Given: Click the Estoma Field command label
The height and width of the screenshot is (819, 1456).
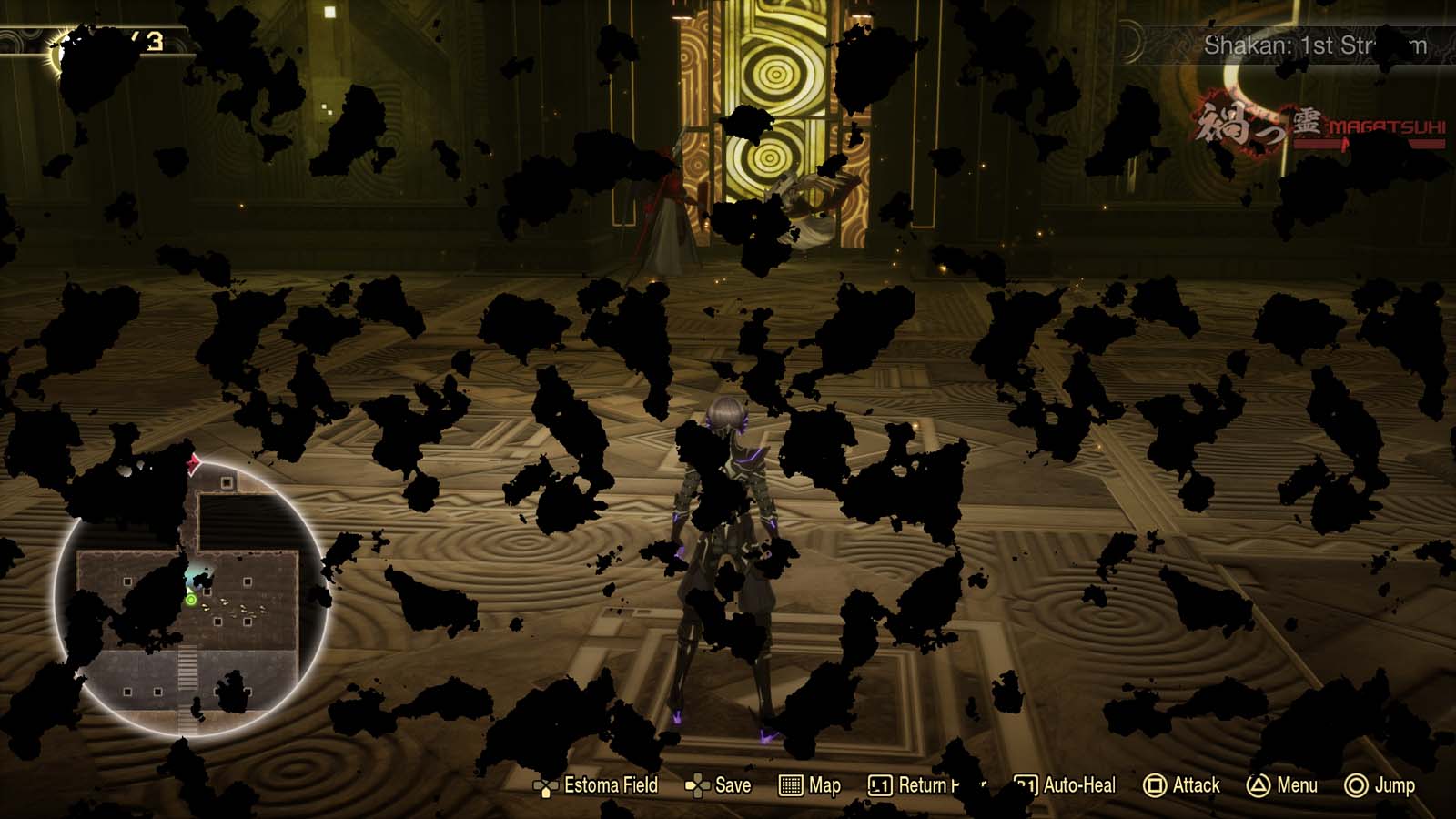Looking at the screenshot, I should click(x=612, y=784).
